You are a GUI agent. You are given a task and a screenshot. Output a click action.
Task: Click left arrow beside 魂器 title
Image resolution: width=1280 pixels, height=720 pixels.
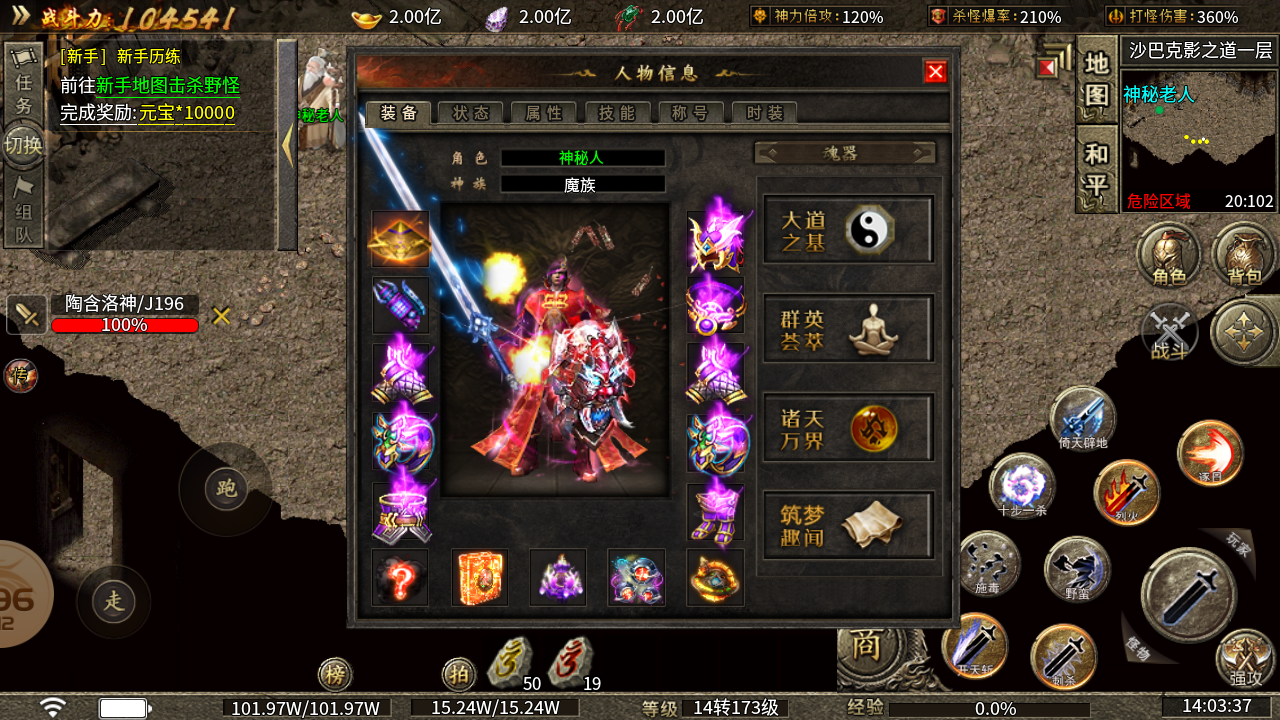click(767, 152)
